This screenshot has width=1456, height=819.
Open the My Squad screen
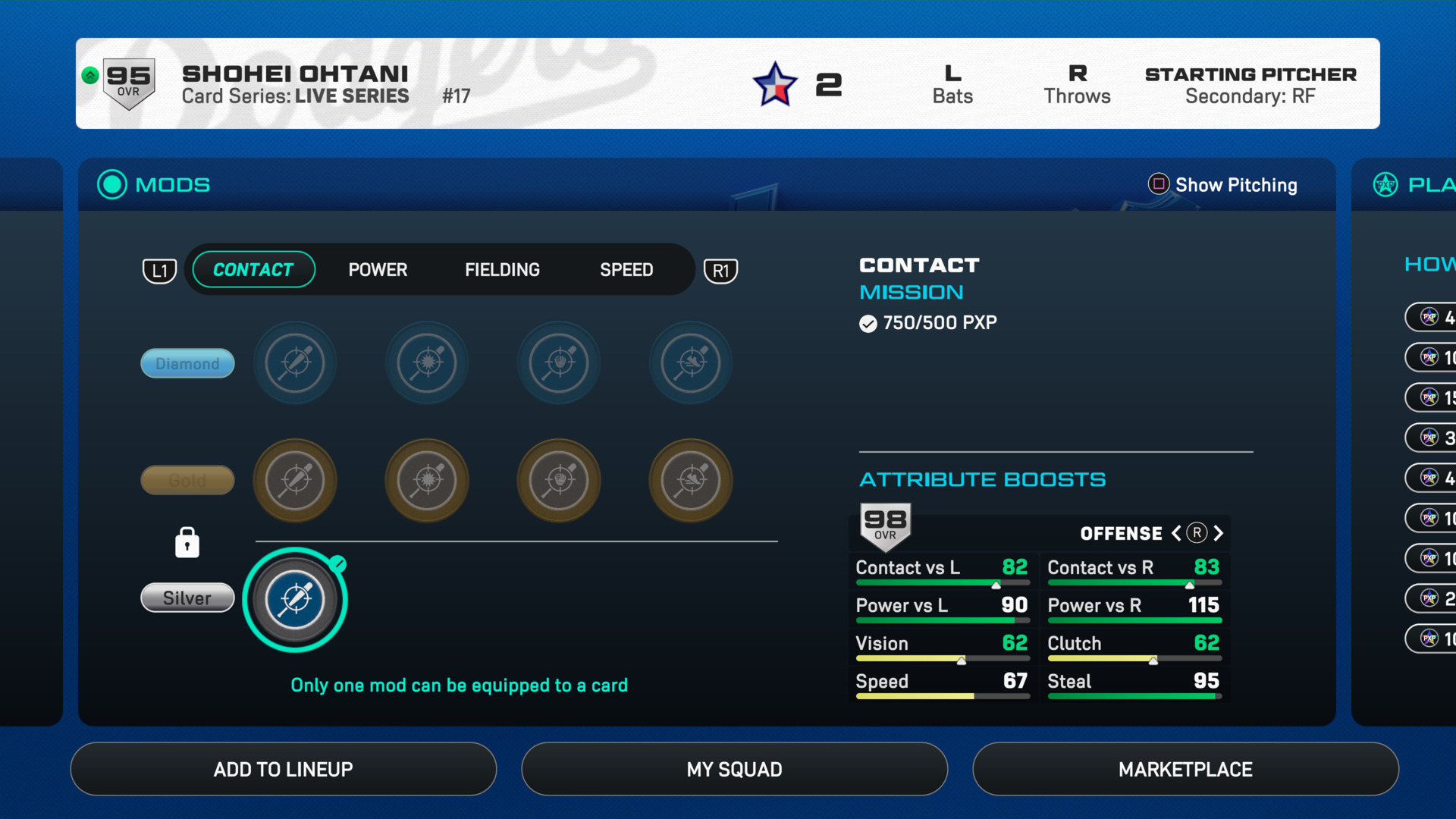coord(734,769)
